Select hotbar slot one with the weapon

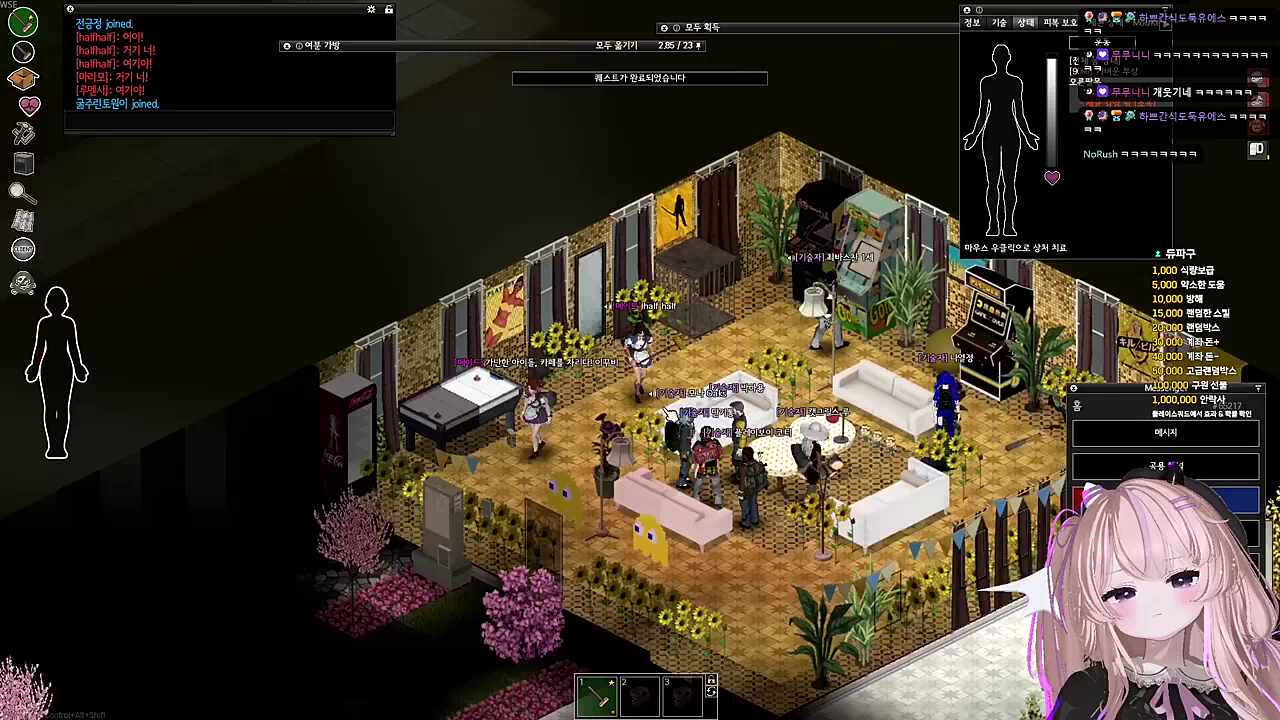(597, 696)
